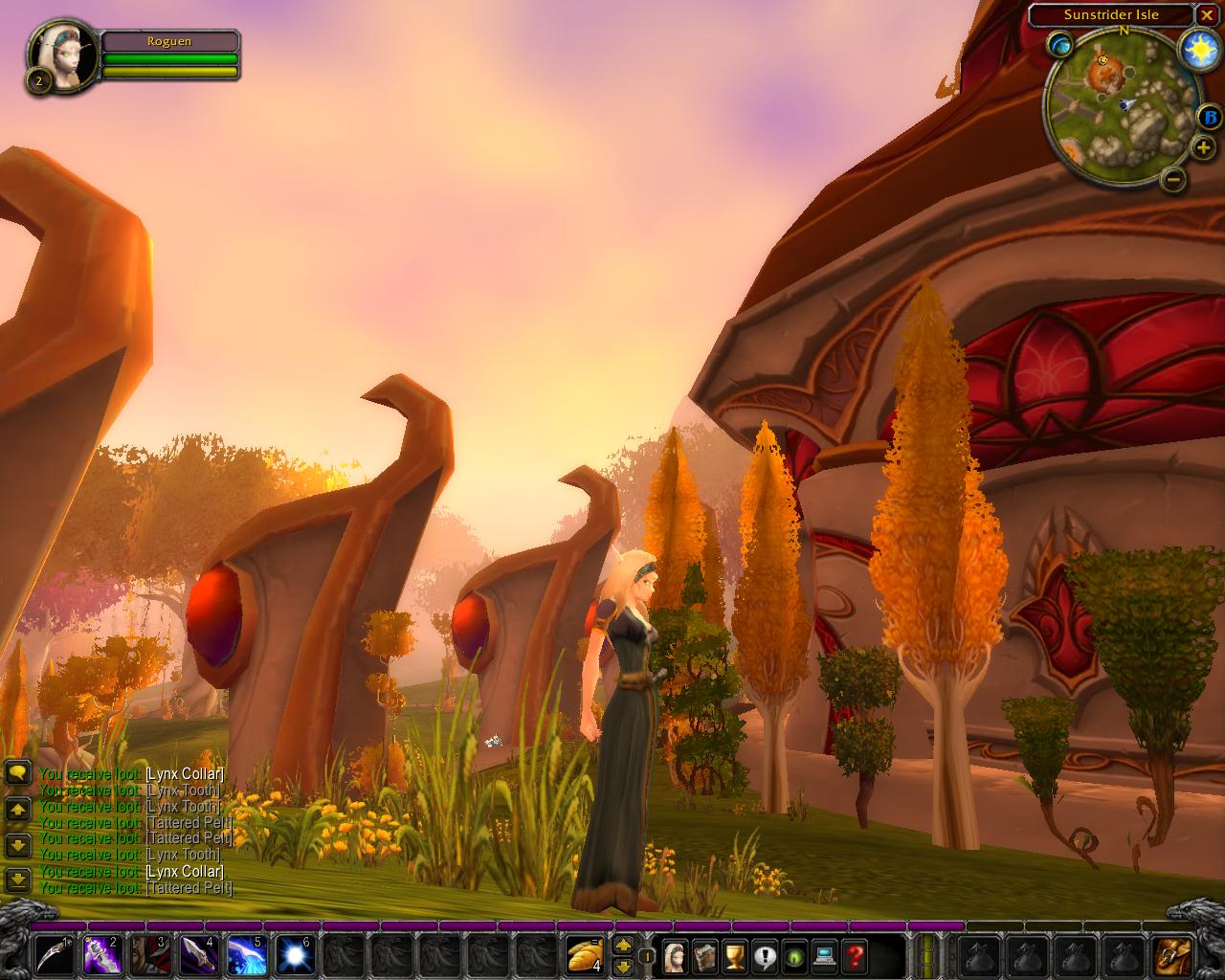Zoom out the minimap with the minus button
The width and height of the screenshot is (1225, 980).
pyautogui.click(x=1176, y=179)
